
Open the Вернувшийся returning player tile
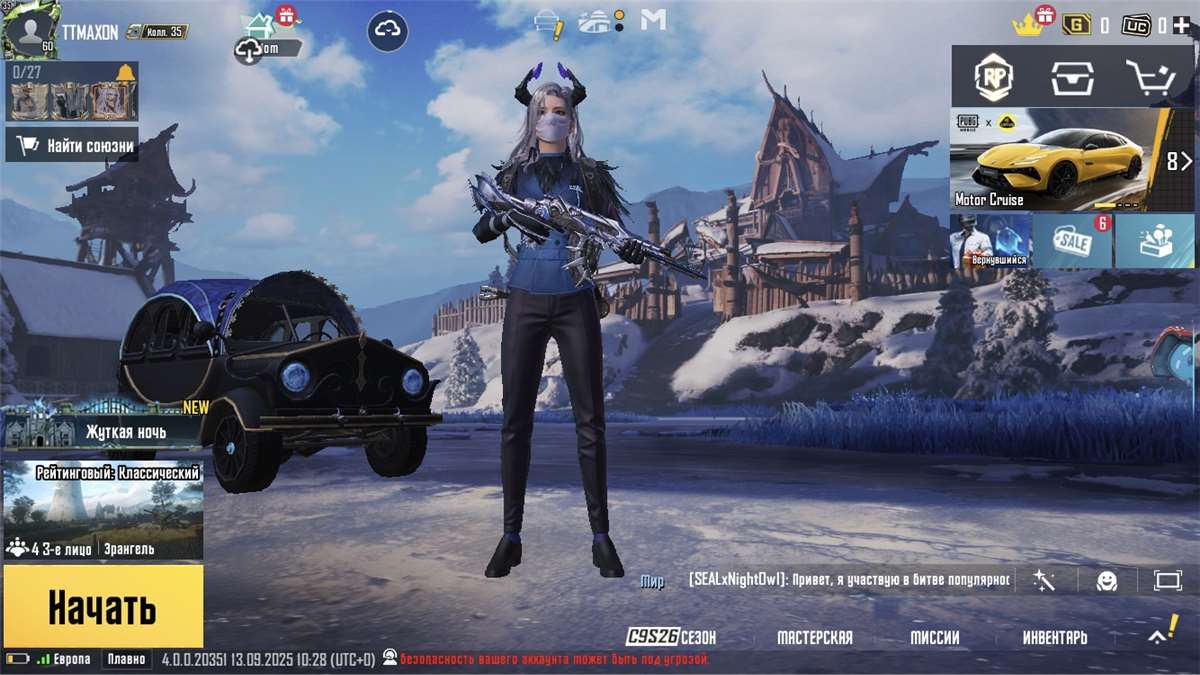pyautogui.click(x=989, y=241)
